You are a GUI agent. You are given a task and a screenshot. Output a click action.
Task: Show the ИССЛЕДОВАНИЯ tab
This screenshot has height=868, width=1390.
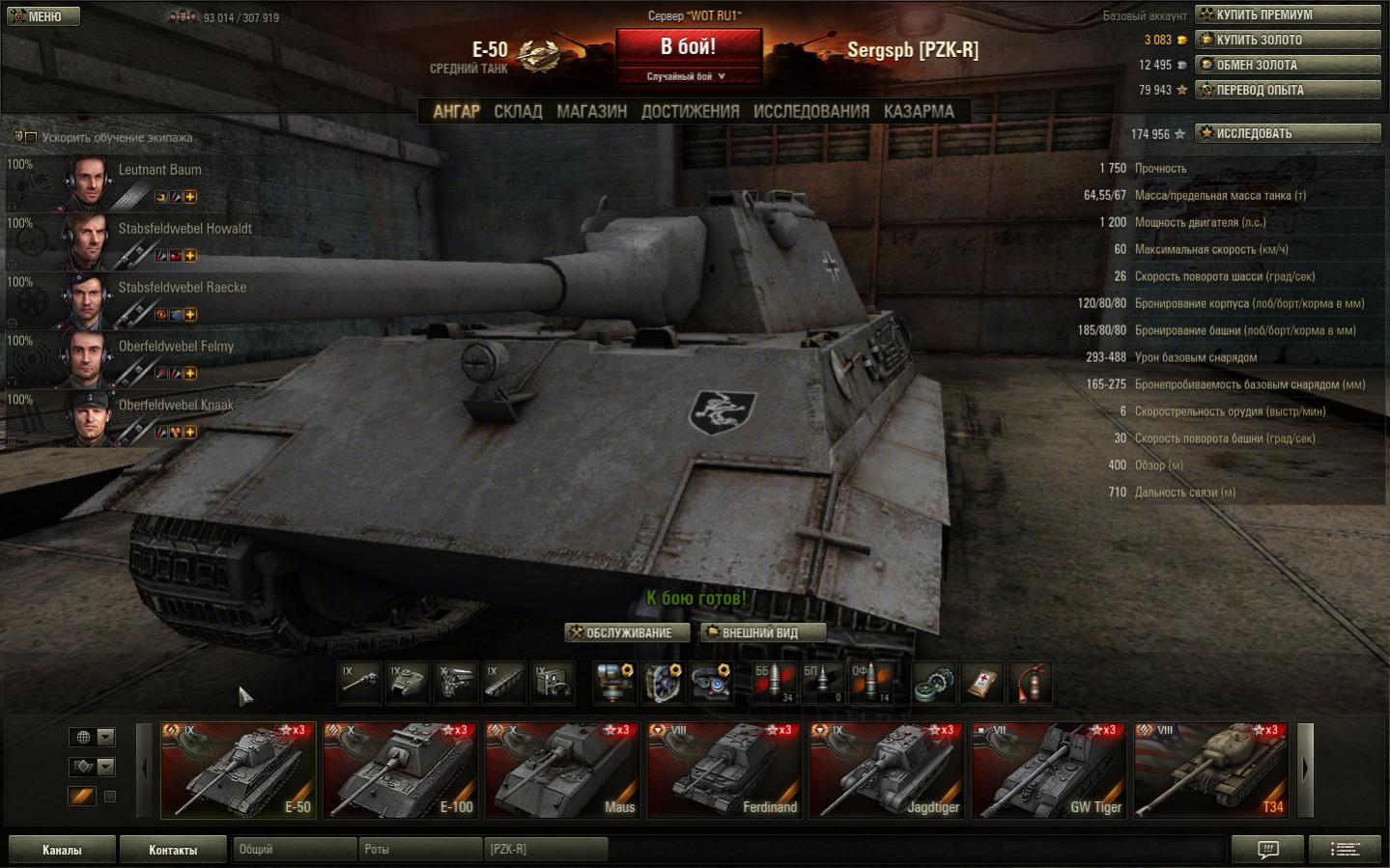click(x=810, y=112)
